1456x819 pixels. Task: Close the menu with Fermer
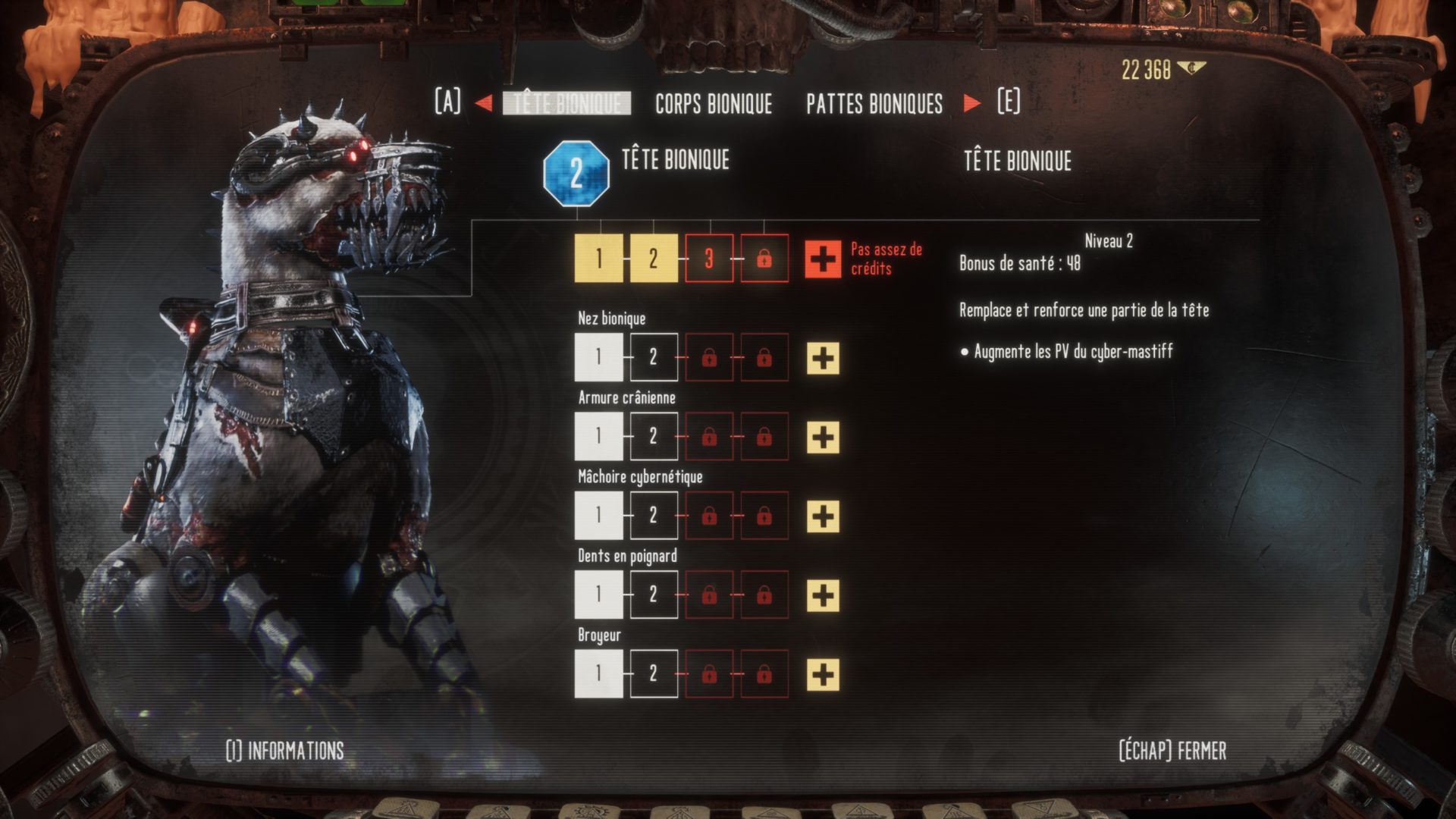point(1172,751)
